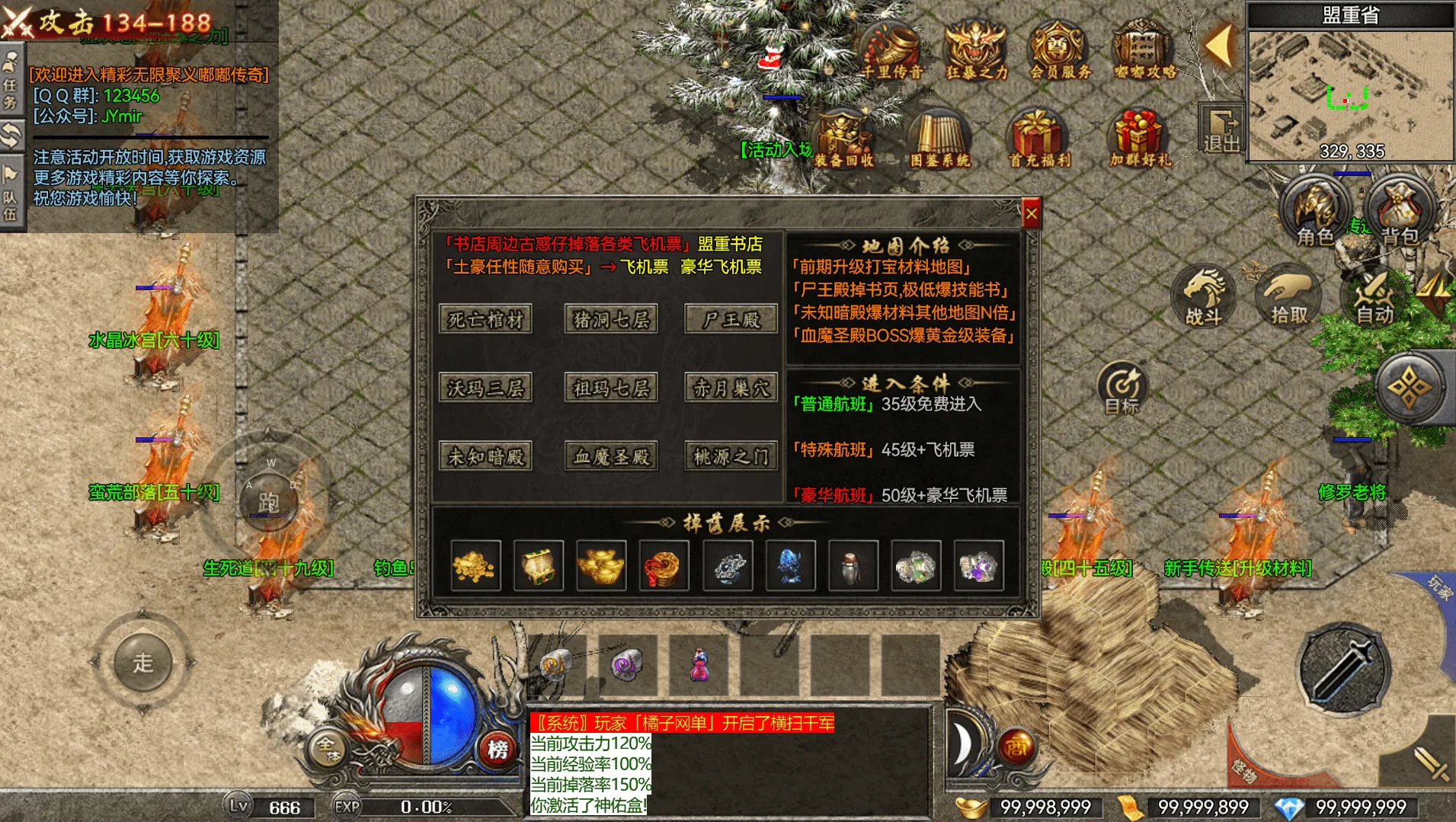The image size is (1456, 822).
Task: Select the 未知暗殿 button
Action: pyautogui.click(x=485, y=457)
